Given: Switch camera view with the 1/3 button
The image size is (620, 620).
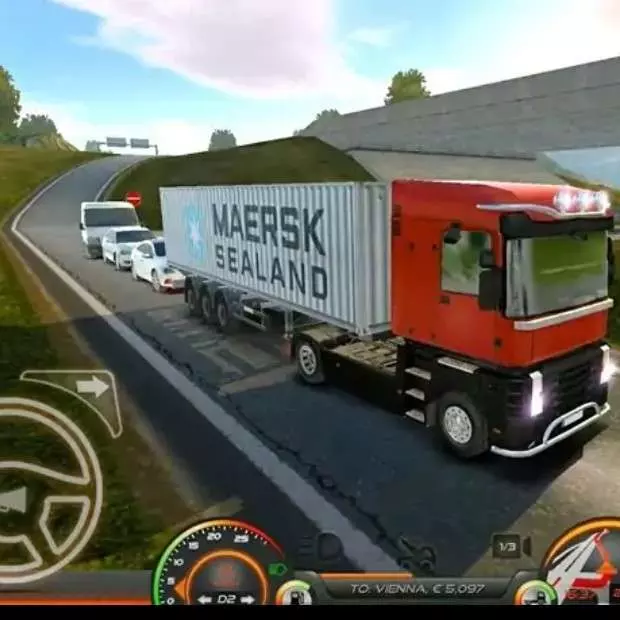Looking at the screenshot, I should click(509, 547).
